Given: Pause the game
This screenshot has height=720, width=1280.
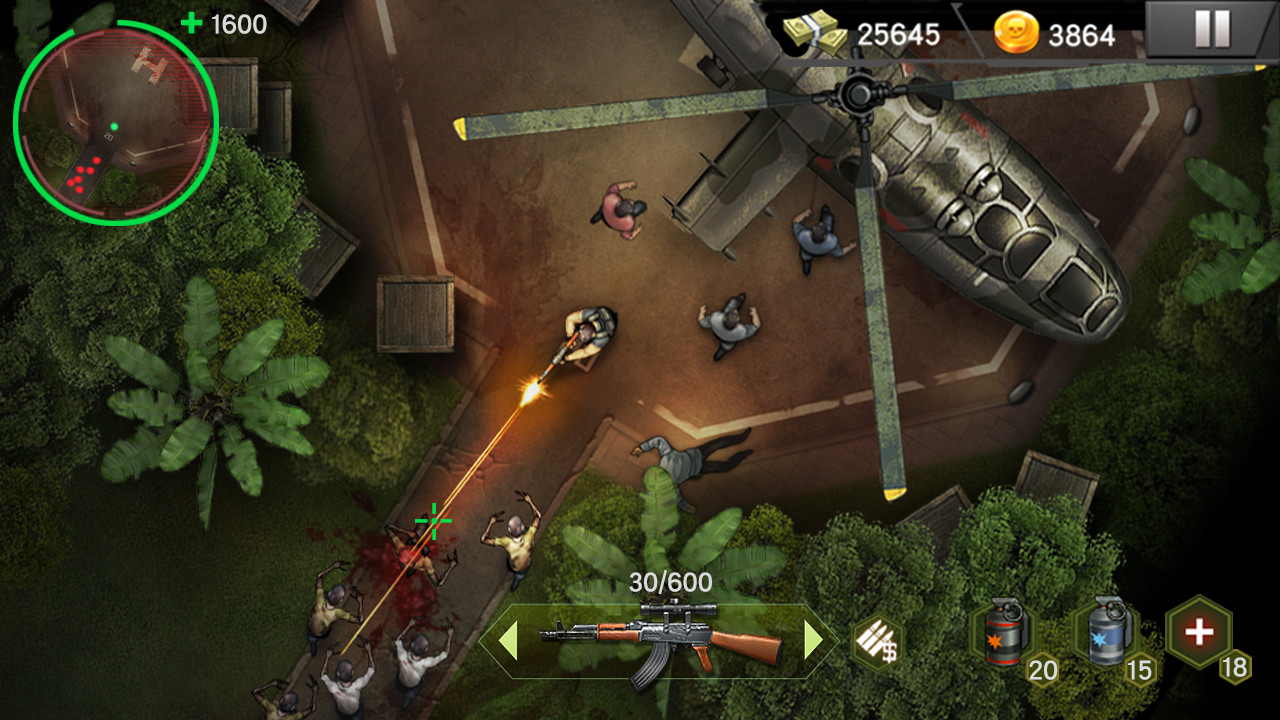Looking at the screenshot, I should tap(1211, 30).
